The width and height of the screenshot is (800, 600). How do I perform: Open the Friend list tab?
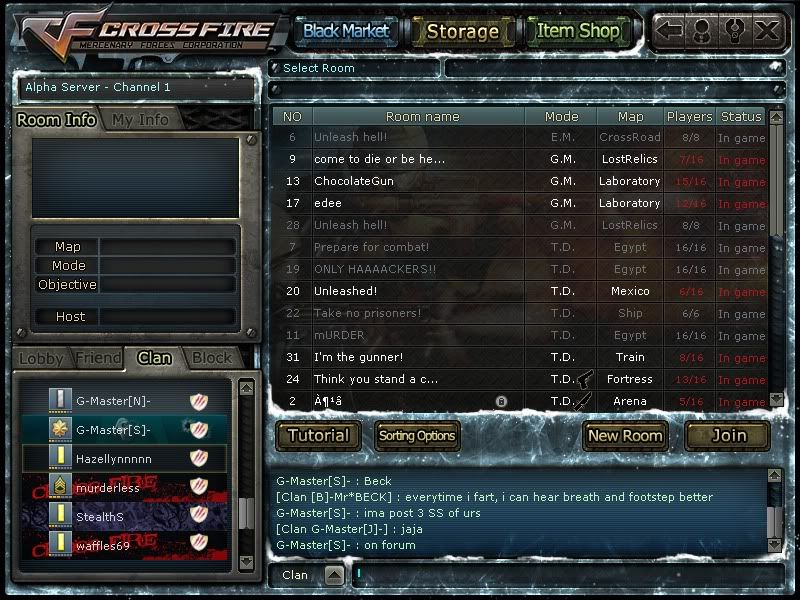98,357
